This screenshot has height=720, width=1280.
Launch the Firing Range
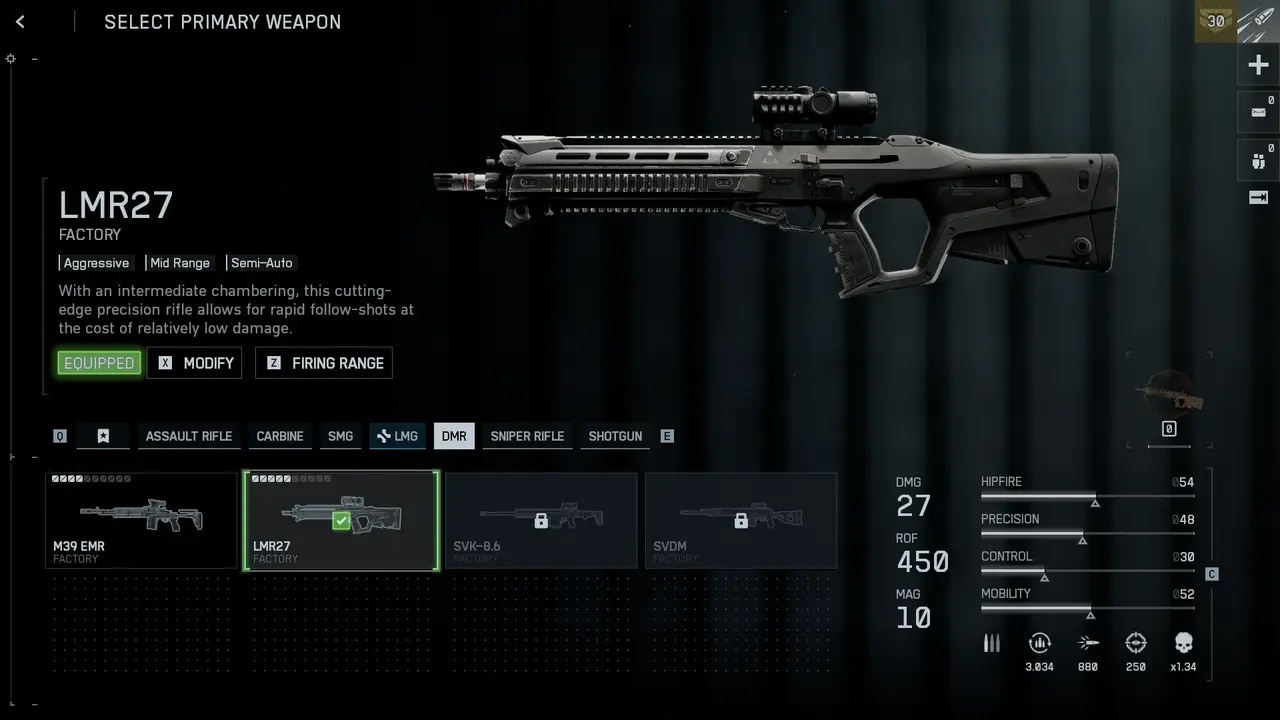click(x=324, y=363)
